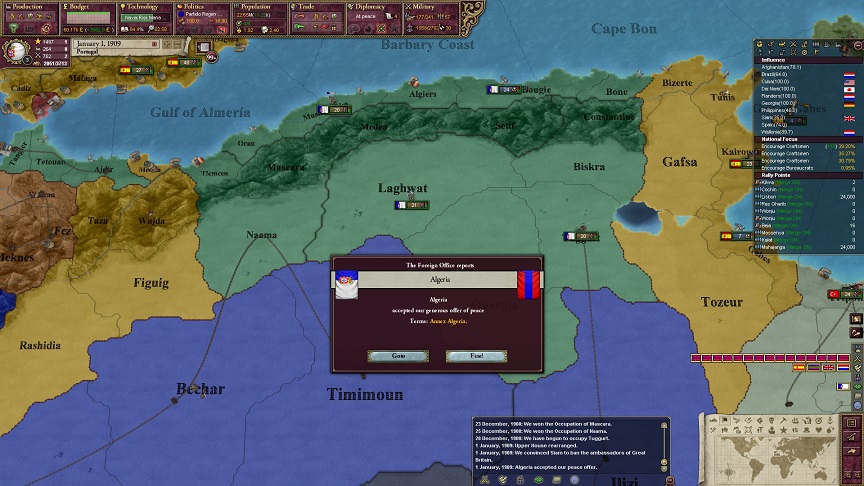Viewport: 864px width, 486px height.
Task: Select the Portuguese army near Laghwat
Action: point(413,205)
